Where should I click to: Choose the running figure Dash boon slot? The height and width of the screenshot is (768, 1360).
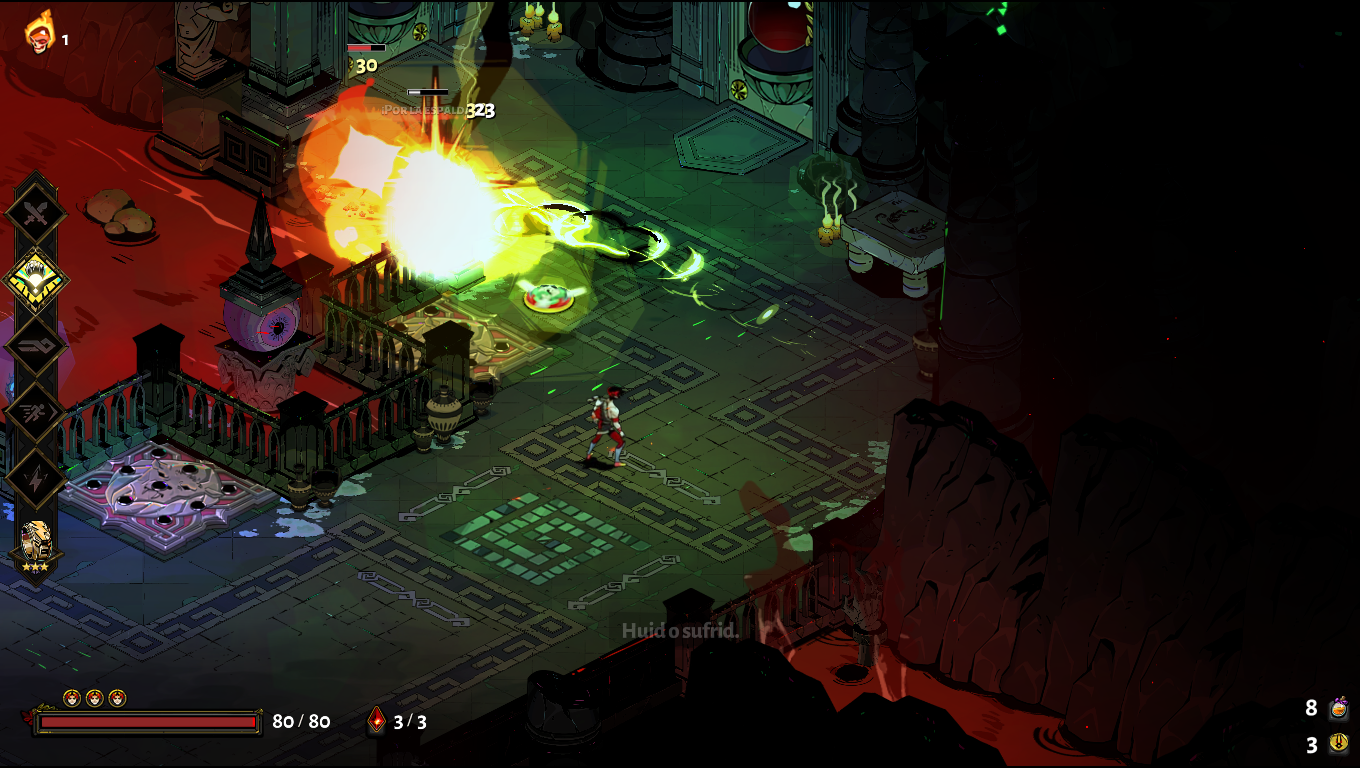click(x=36, y=412)
